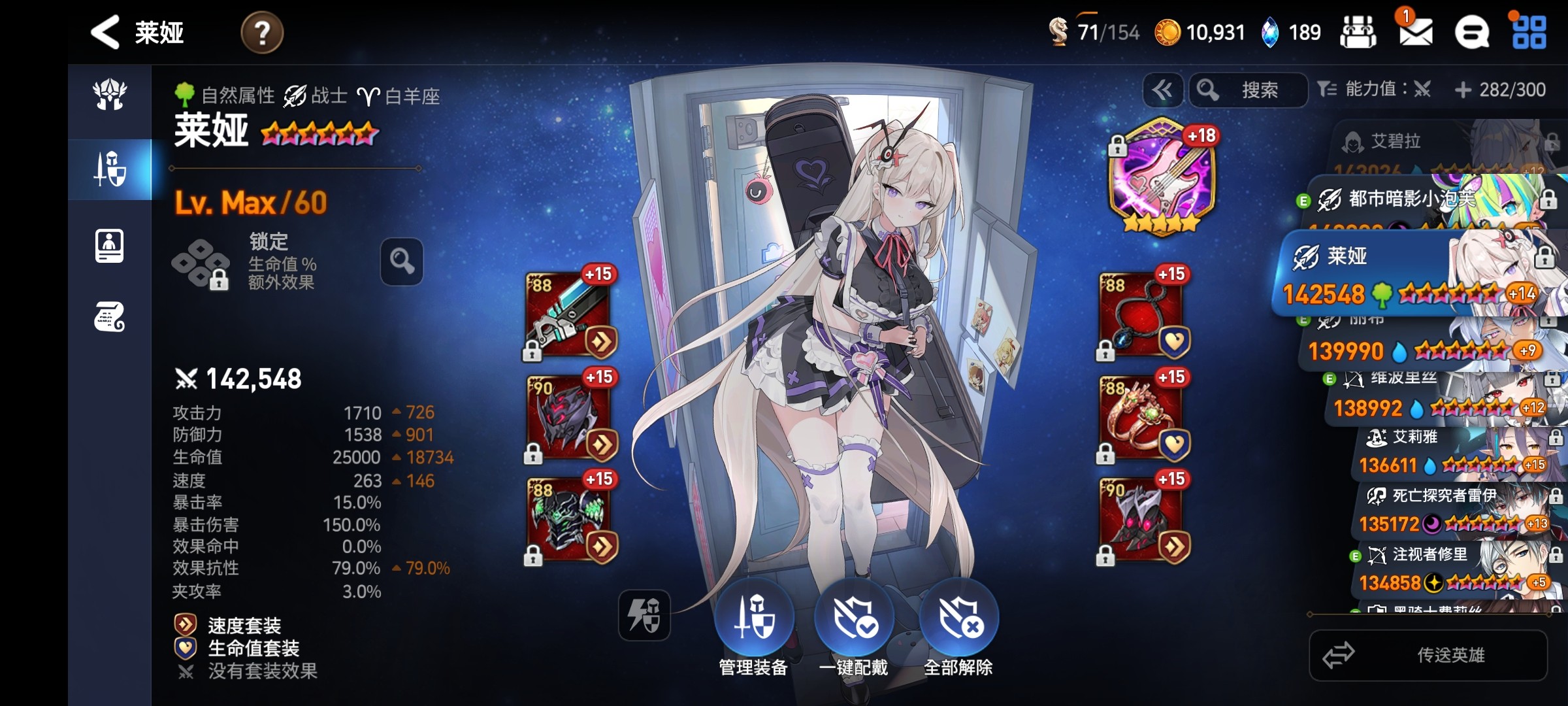Select the equipped red necklace slot
The image size is (1568, 706).
click(x=1143, y=315)
